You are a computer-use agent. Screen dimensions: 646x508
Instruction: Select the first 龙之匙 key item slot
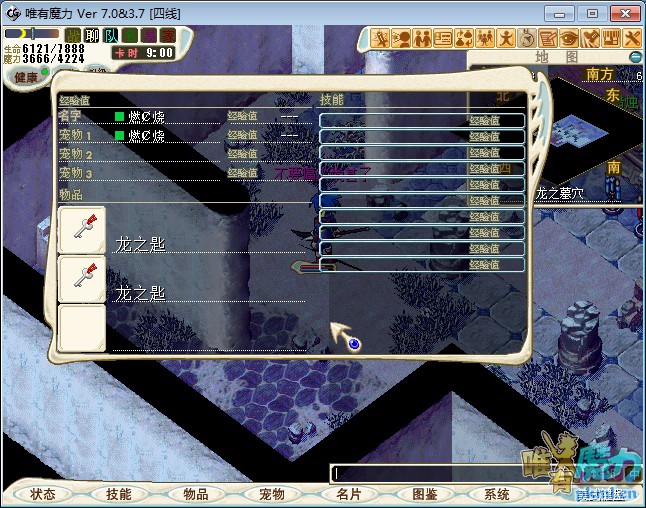(x=82, y=231)
